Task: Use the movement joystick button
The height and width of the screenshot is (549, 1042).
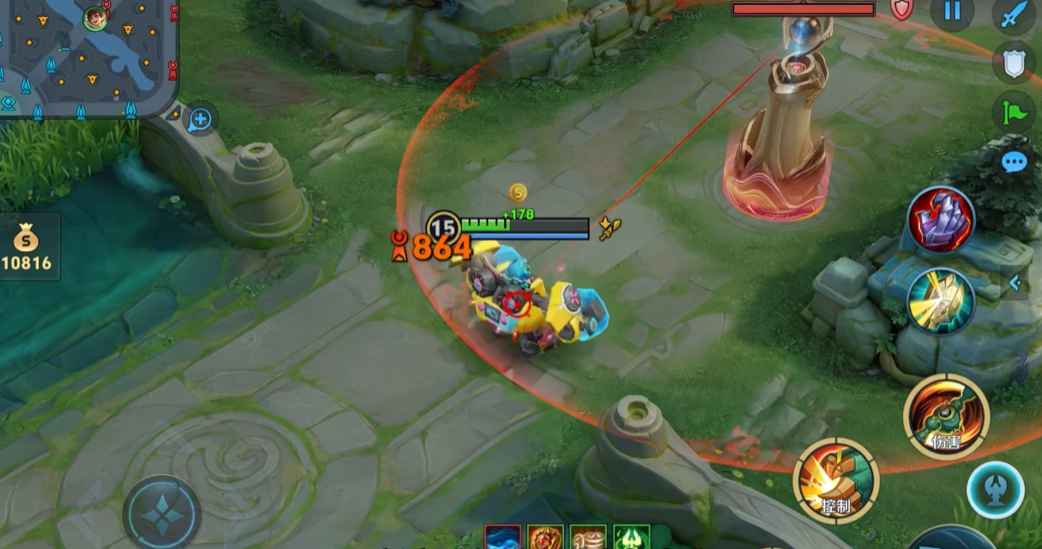Action: pos(161,511)
